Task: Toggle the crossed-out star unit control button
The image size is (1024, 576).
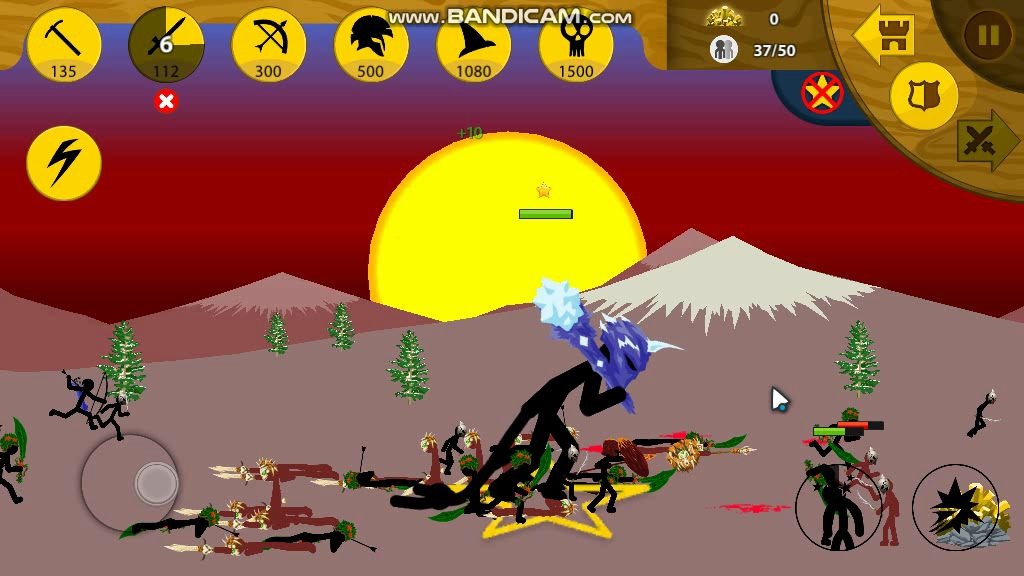Action: pyautogui.click(x=822, y=93)
